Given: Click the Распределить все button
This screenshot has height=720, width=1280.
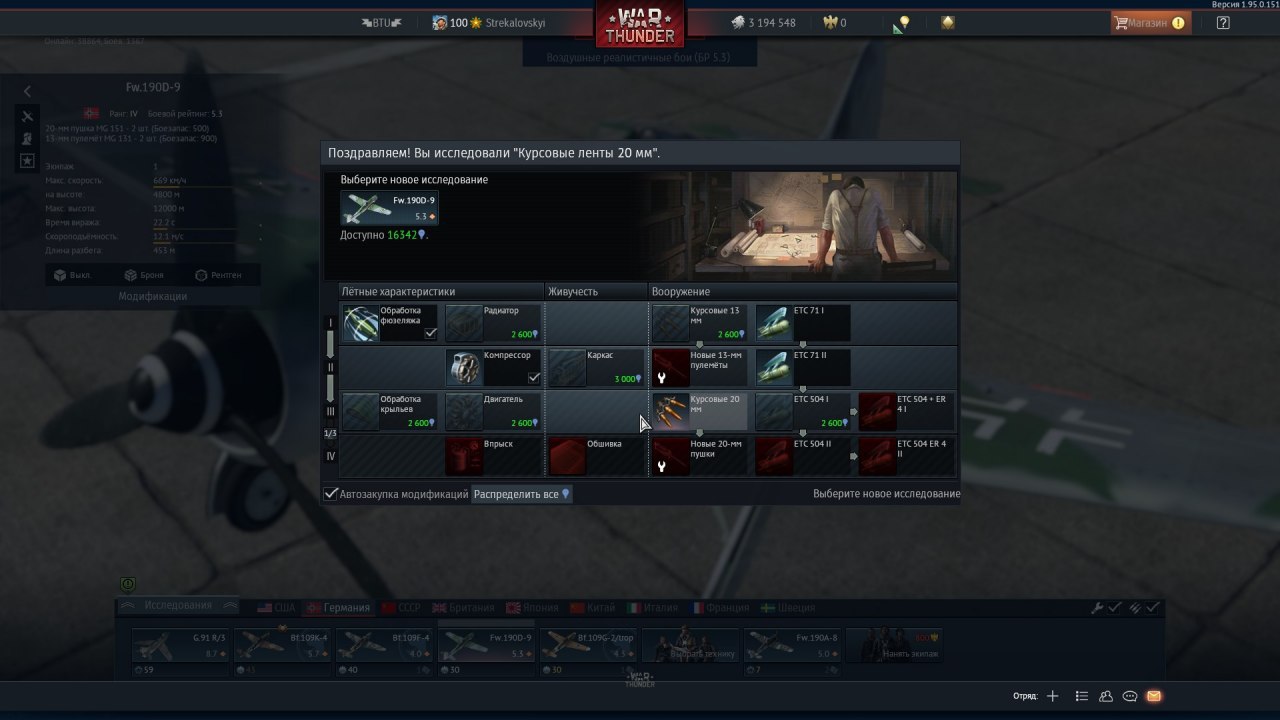Looking at the screenshot, I should [x=521, y=494].
